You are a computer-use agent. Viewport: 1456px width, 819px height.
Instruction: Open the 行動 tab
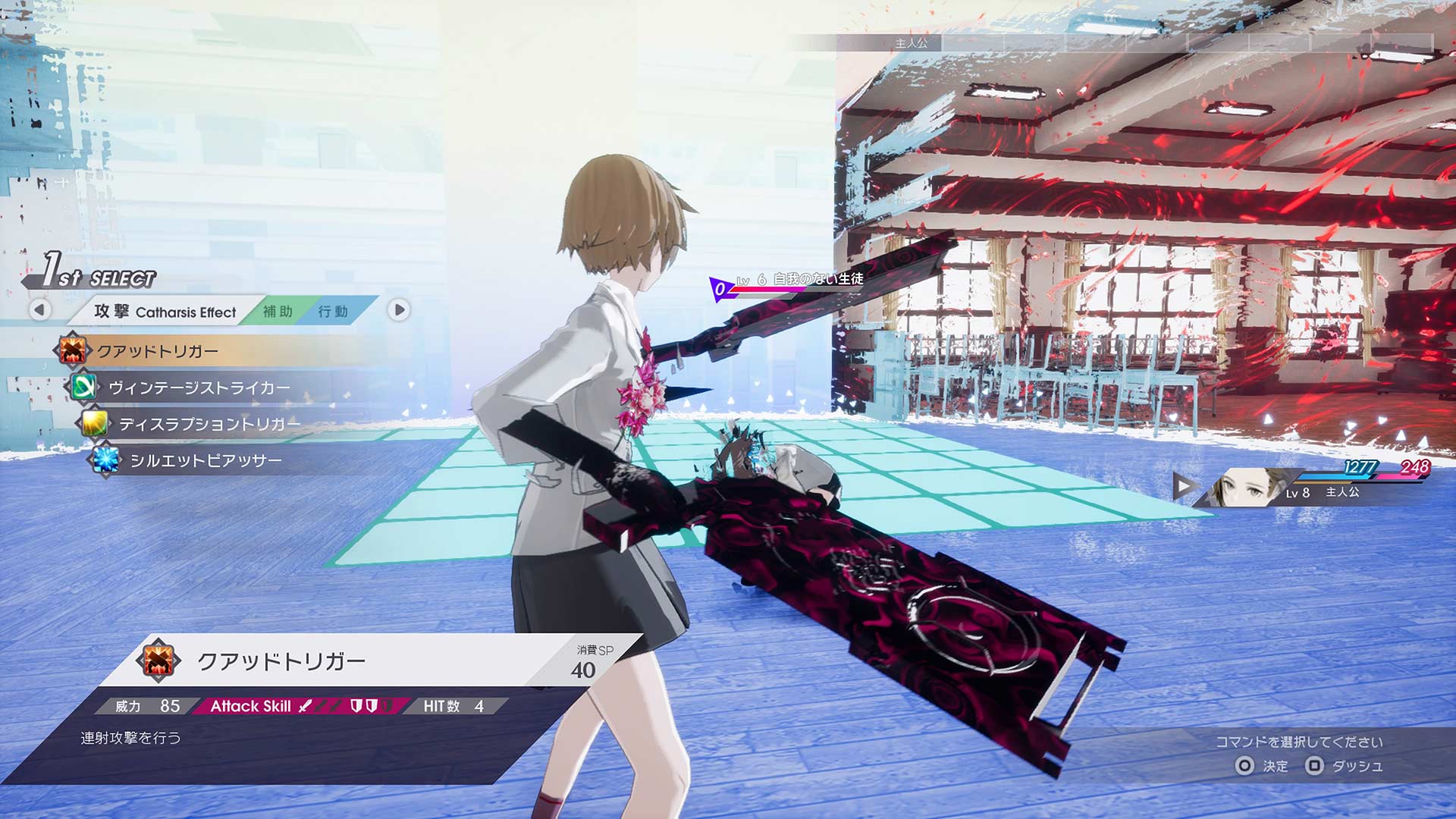pyautogui.click(x=333, y=312)
